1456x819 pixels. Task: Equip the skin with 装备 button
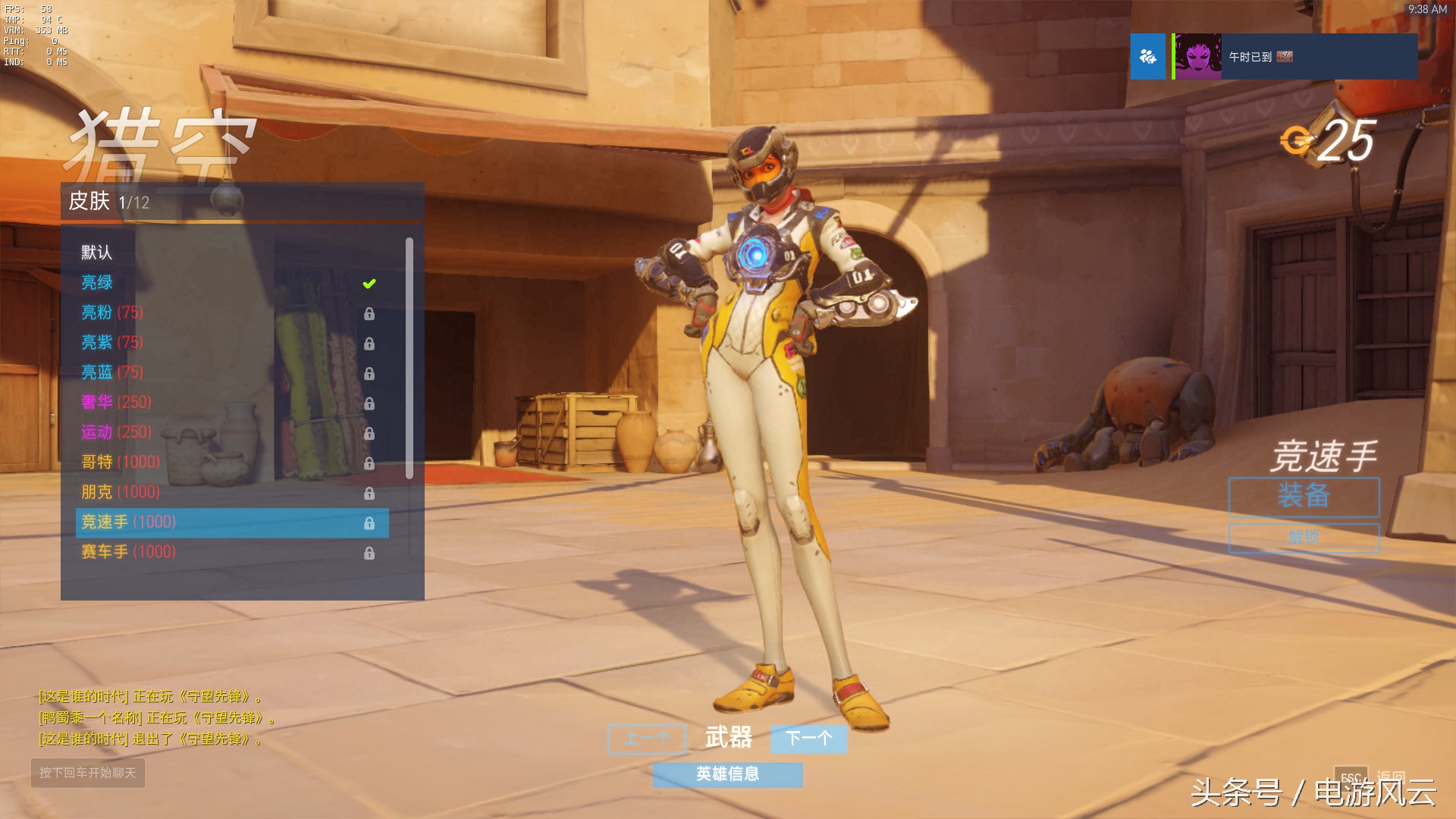click(1304, 497)
